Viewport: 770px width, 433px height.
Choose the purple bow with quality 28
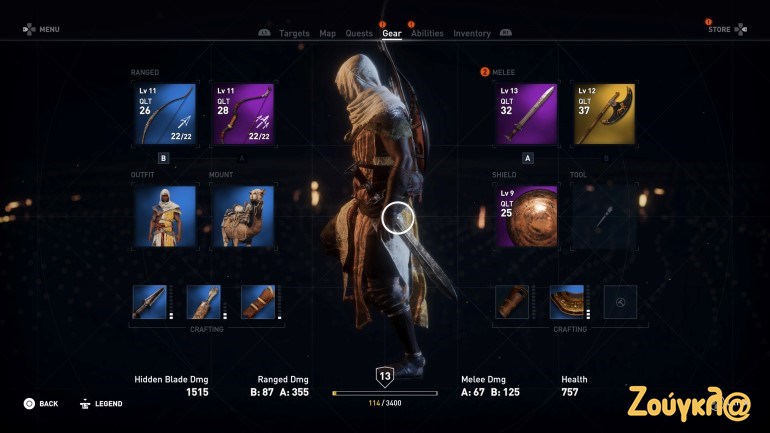tap(242, 114)
